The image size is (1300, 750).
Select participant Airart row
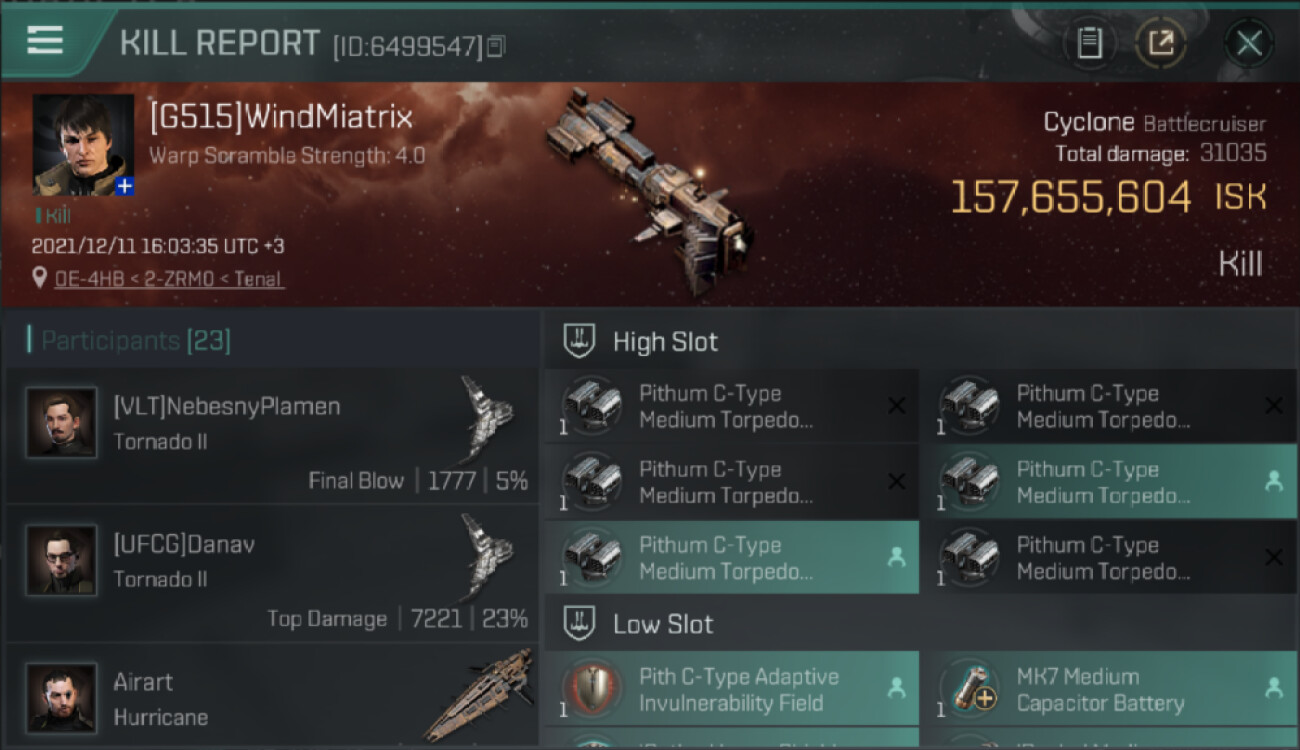tap(272, 697)
